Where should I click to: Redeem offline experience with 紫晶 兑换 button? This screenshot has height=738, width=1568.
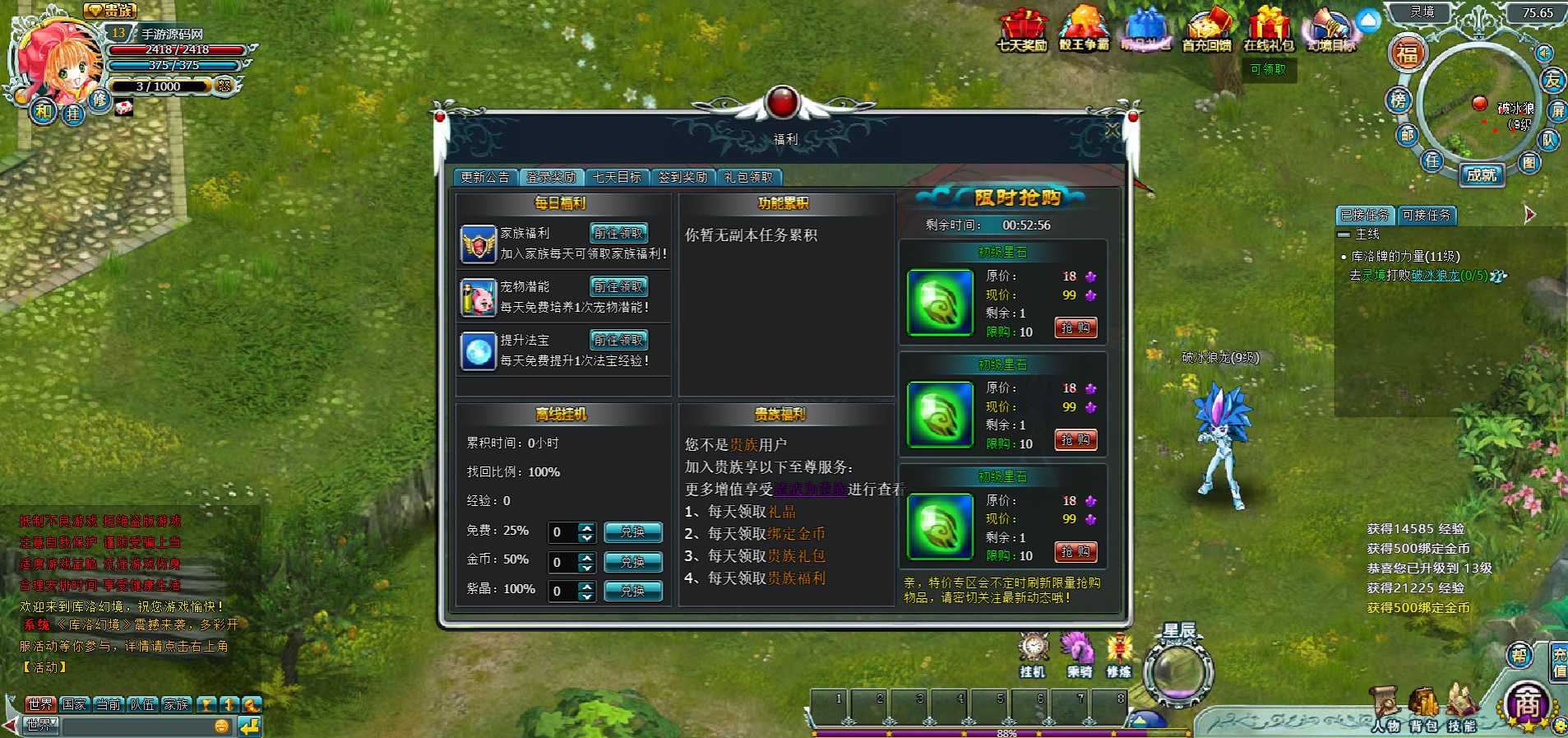tap(632, 591)
